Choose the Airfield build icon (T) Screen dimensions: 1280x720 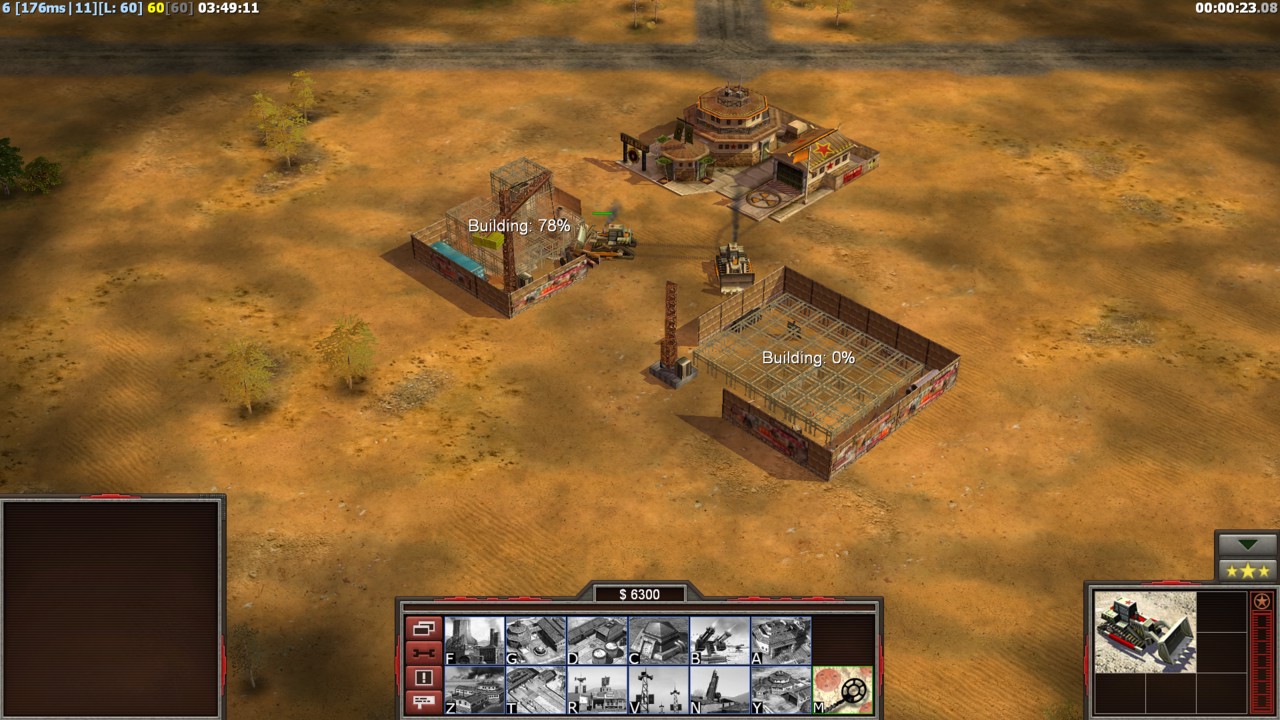point(535,690)
